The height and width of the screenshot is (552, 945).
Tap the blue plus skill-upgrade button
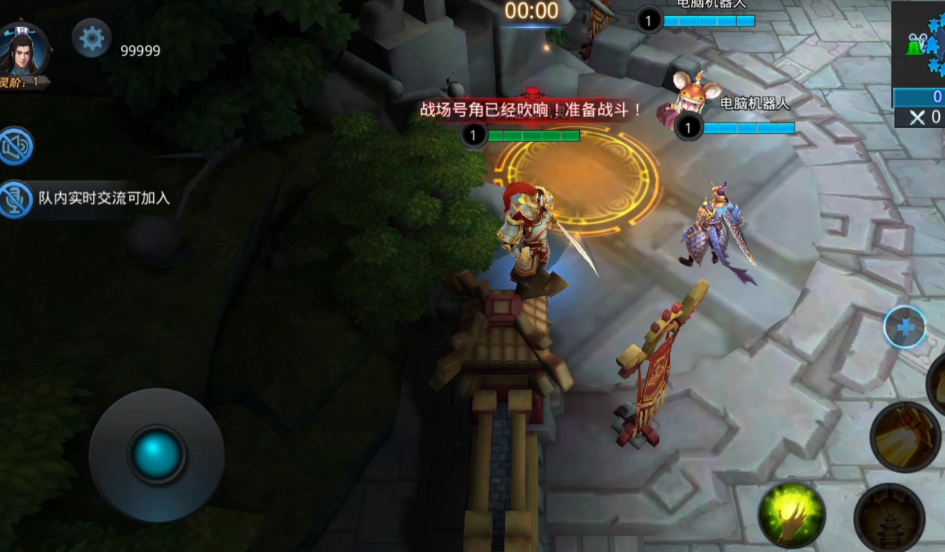905,327
